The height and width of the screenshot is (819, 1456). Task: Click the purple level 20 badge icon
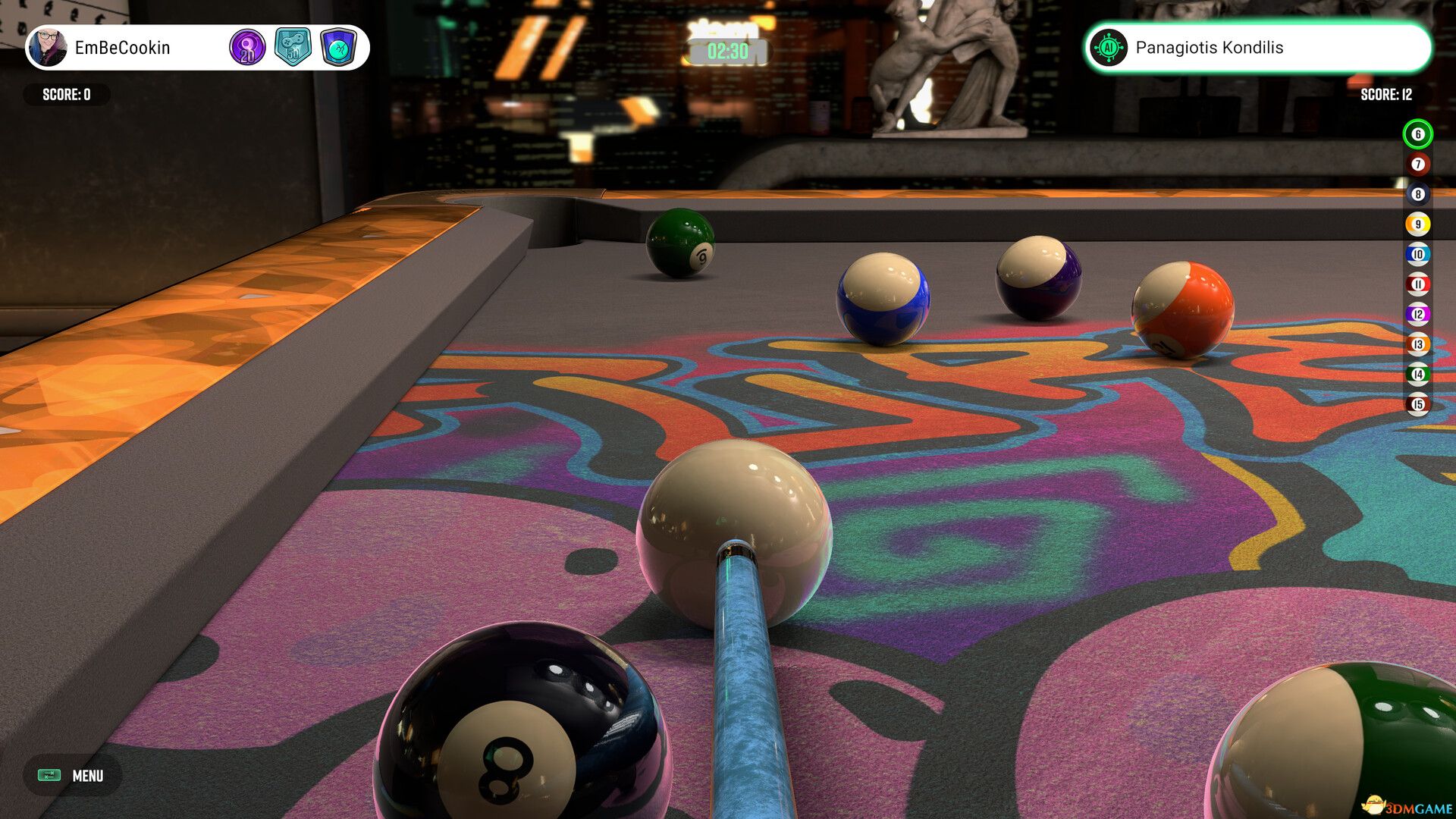[246, 48]
